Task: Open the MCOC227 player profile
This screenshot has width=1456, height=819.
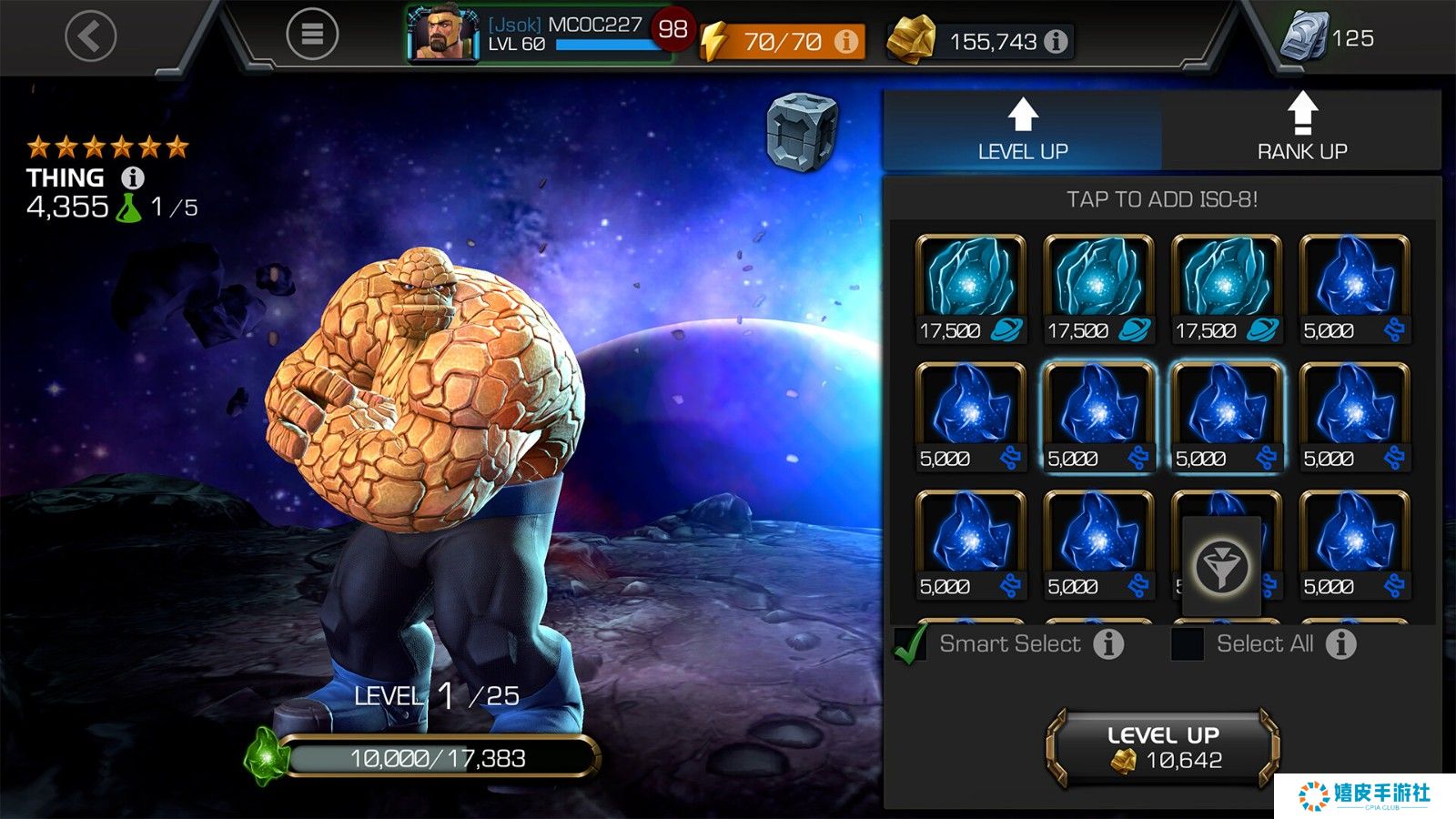Action: (x=539, y=35)
